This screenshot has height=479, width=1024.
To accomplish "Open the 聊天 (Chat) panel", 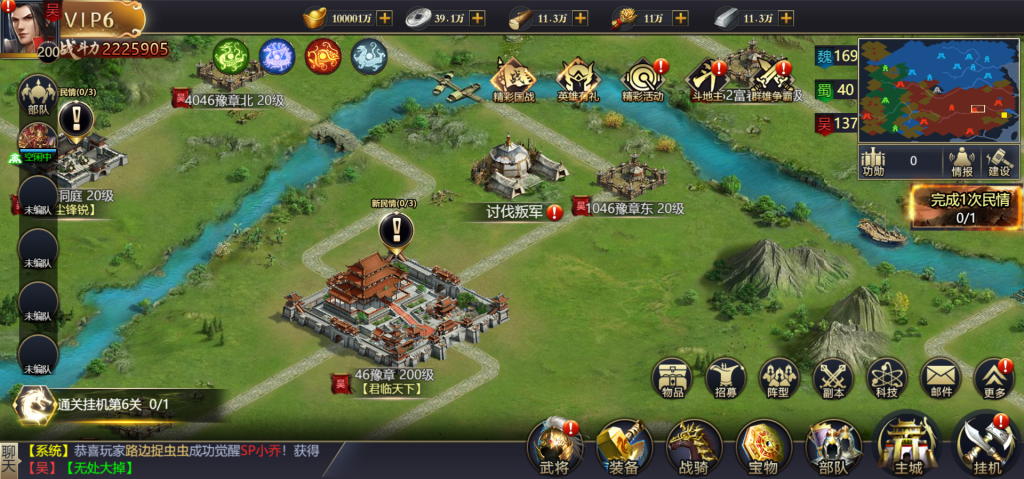I will point(9,459).
